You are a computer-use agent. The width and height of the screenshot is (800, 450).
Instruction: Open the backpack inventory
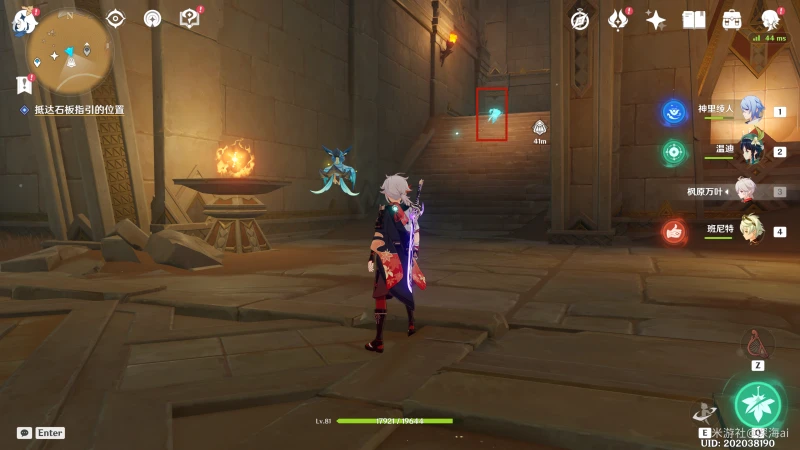[732, 20]
